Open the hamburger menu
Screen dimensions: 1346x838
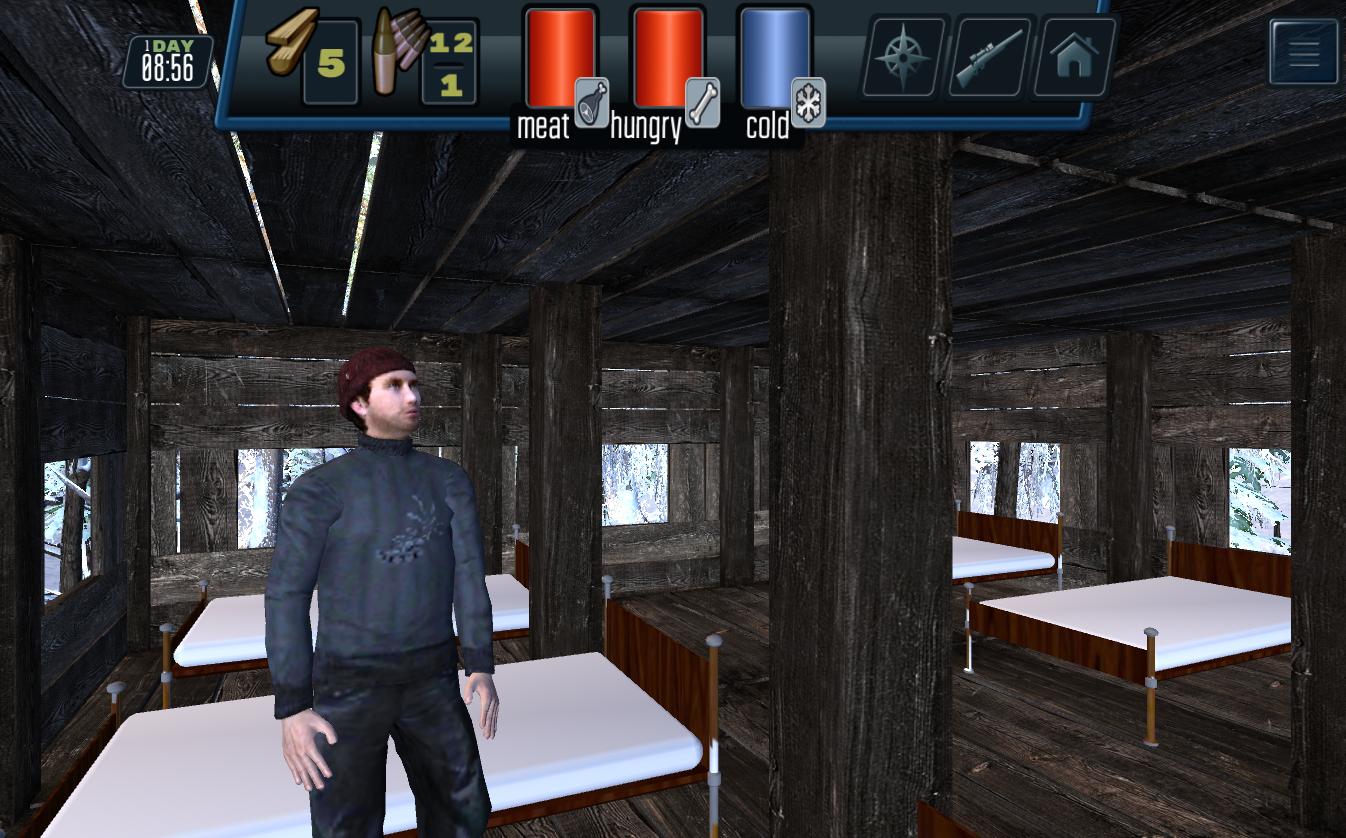(1304, 53)
